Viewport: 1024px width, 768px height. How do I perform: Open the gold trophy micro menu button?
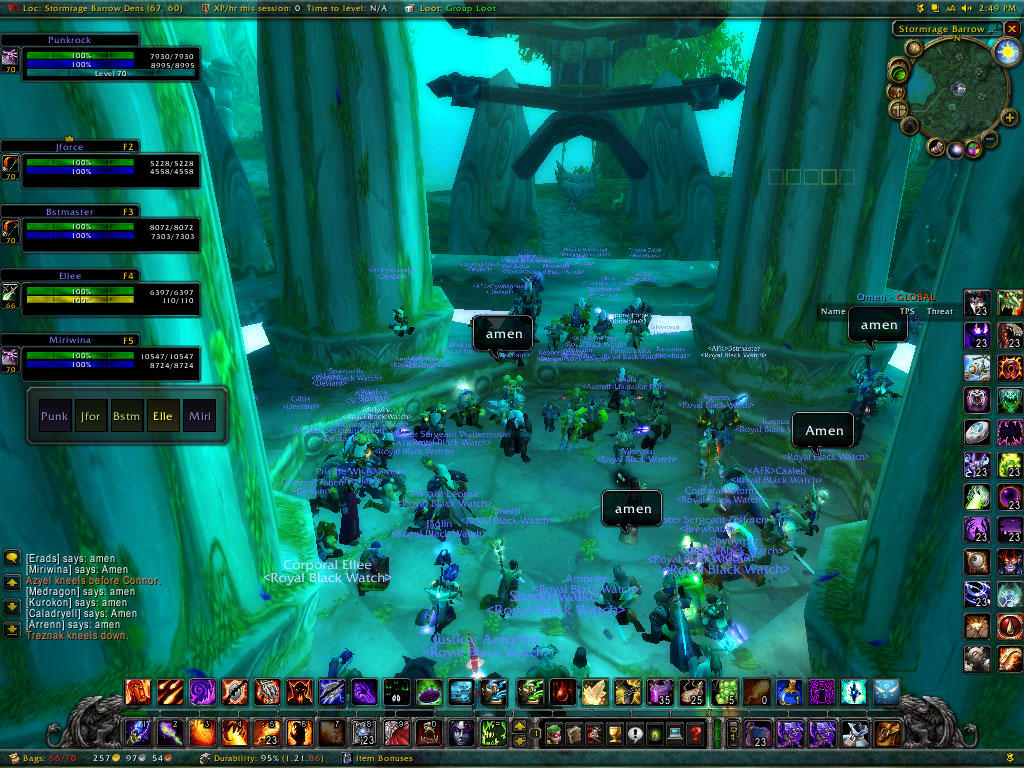tap(614, 735)
